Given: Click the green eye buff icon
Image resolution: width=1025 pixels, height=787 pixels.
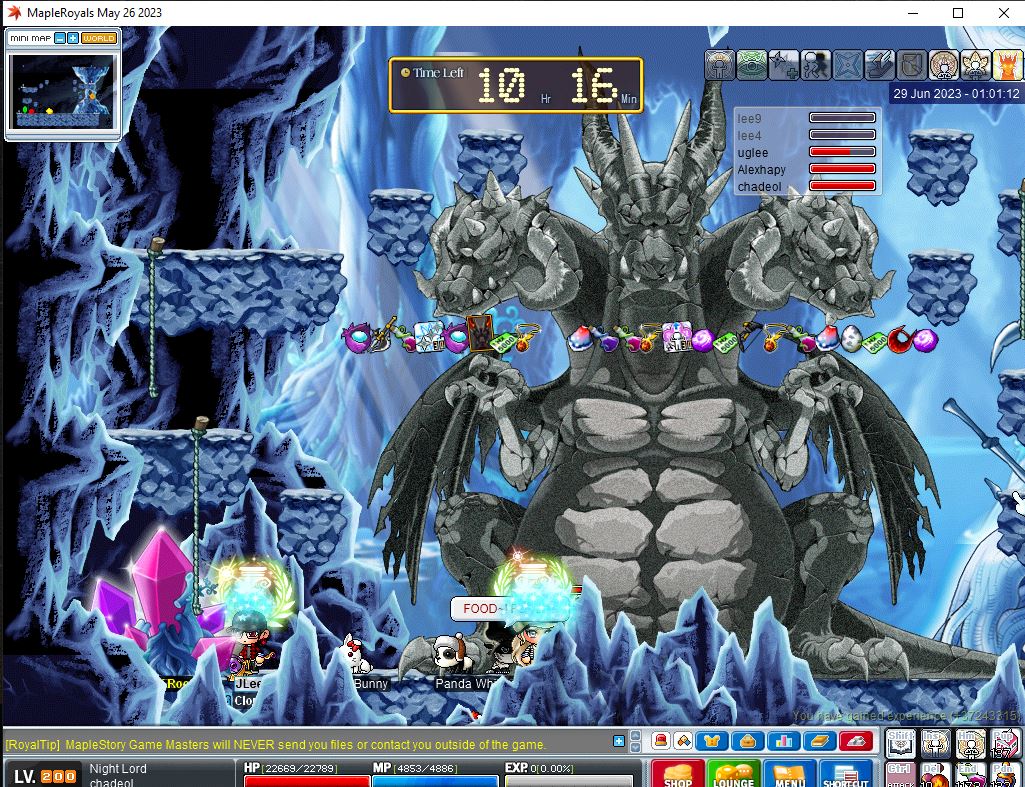Looking at the screenshot, I should pos(751,64).
